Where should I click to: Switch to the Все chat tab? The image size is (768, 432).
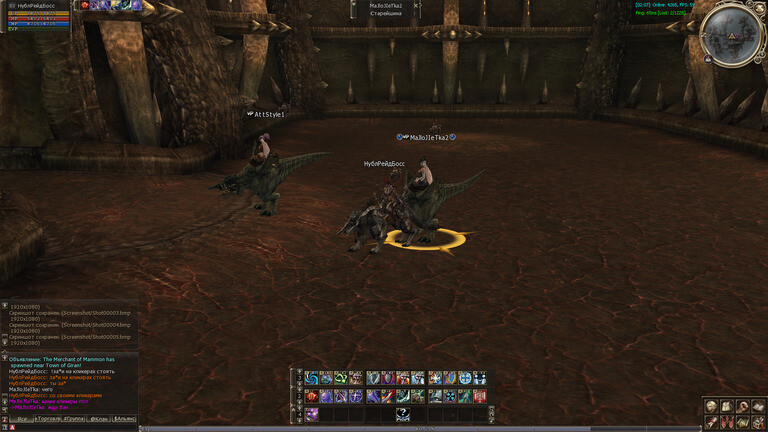20,418
